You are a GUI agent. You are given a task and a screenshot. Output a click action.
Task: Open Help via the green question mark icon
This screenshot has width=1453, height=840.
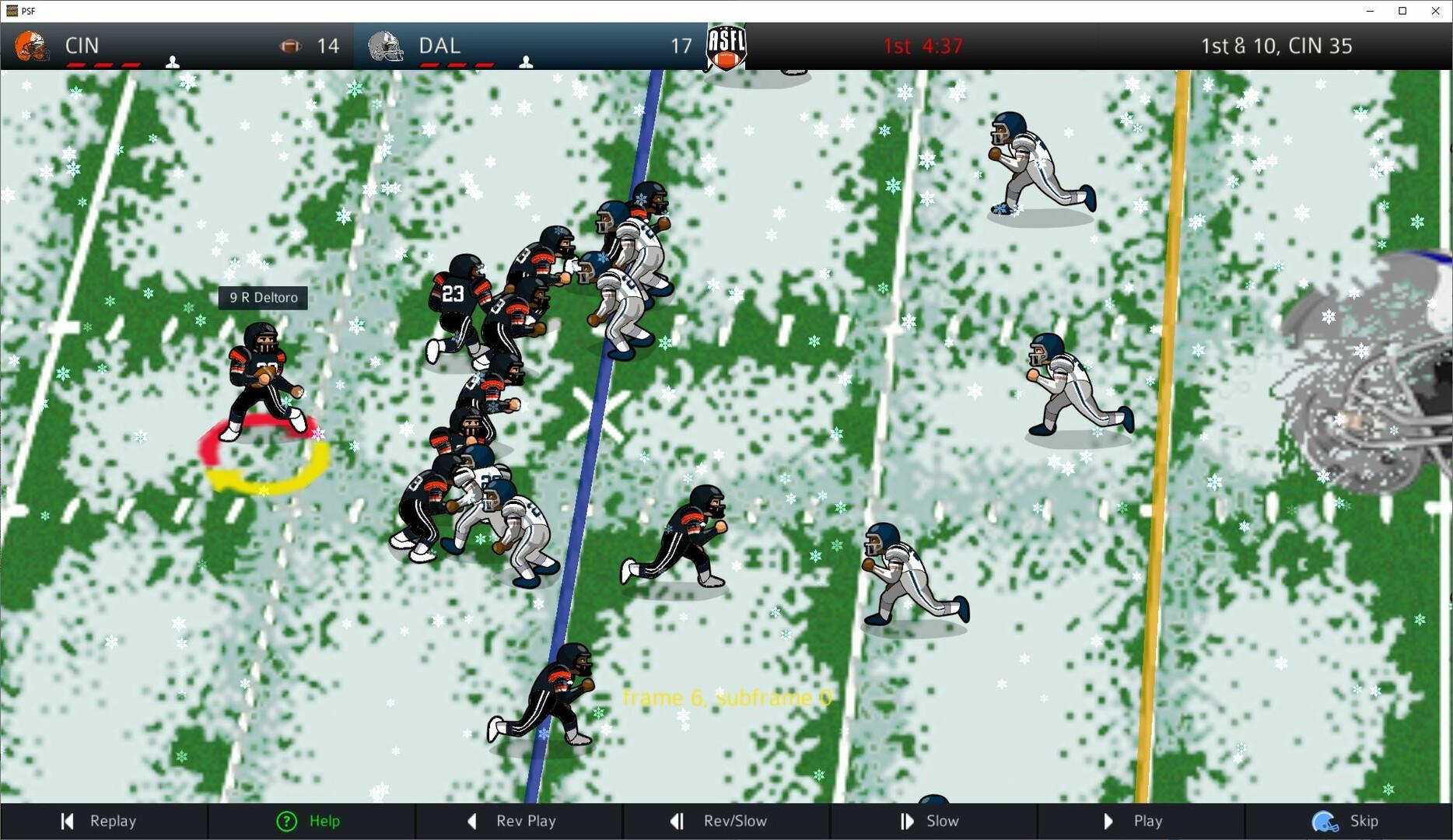pos(287,821)
